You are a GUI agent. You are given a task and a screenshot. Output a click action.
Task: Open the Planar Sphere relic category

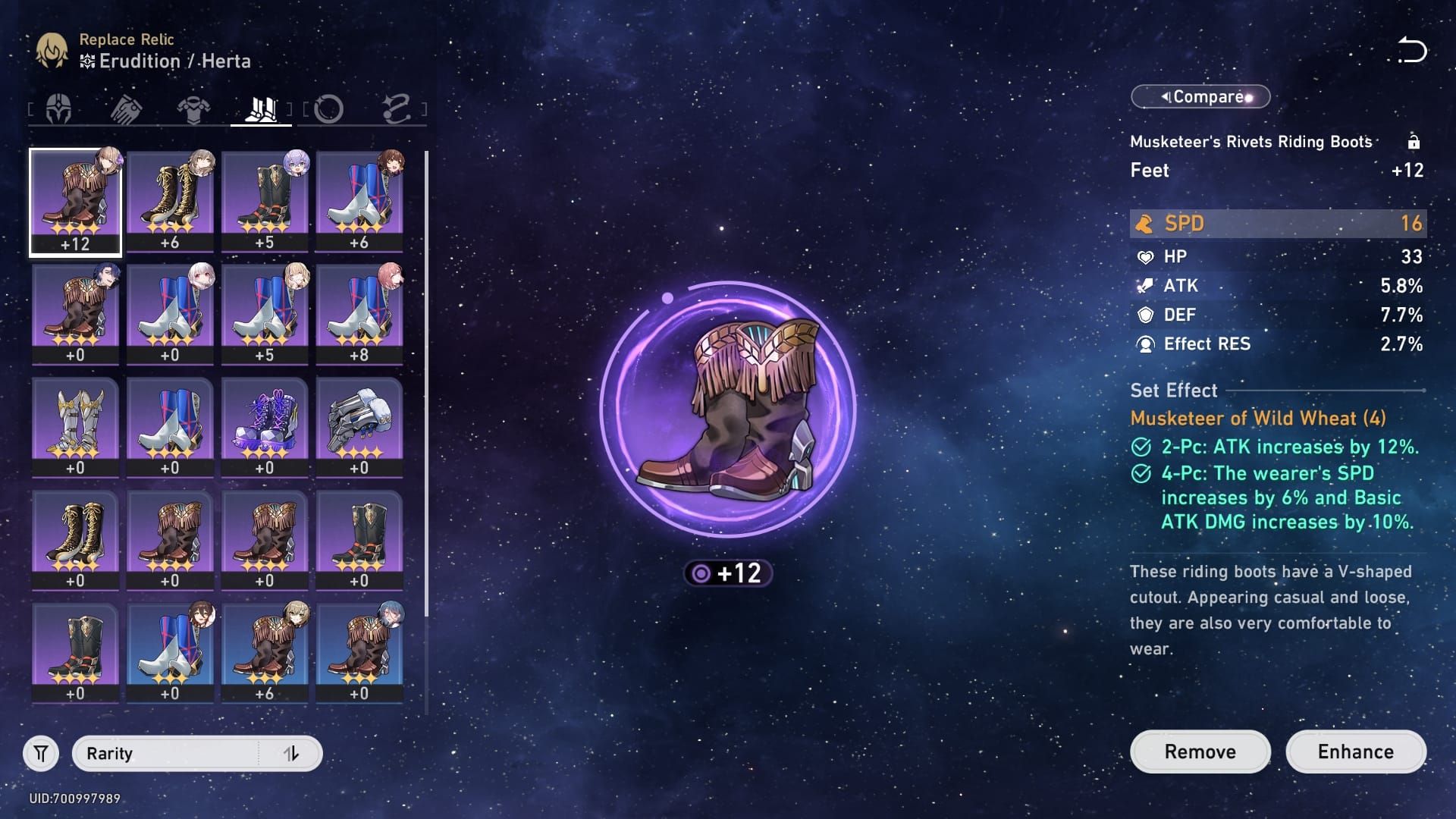pyautogui.click(x=328, y=108)
